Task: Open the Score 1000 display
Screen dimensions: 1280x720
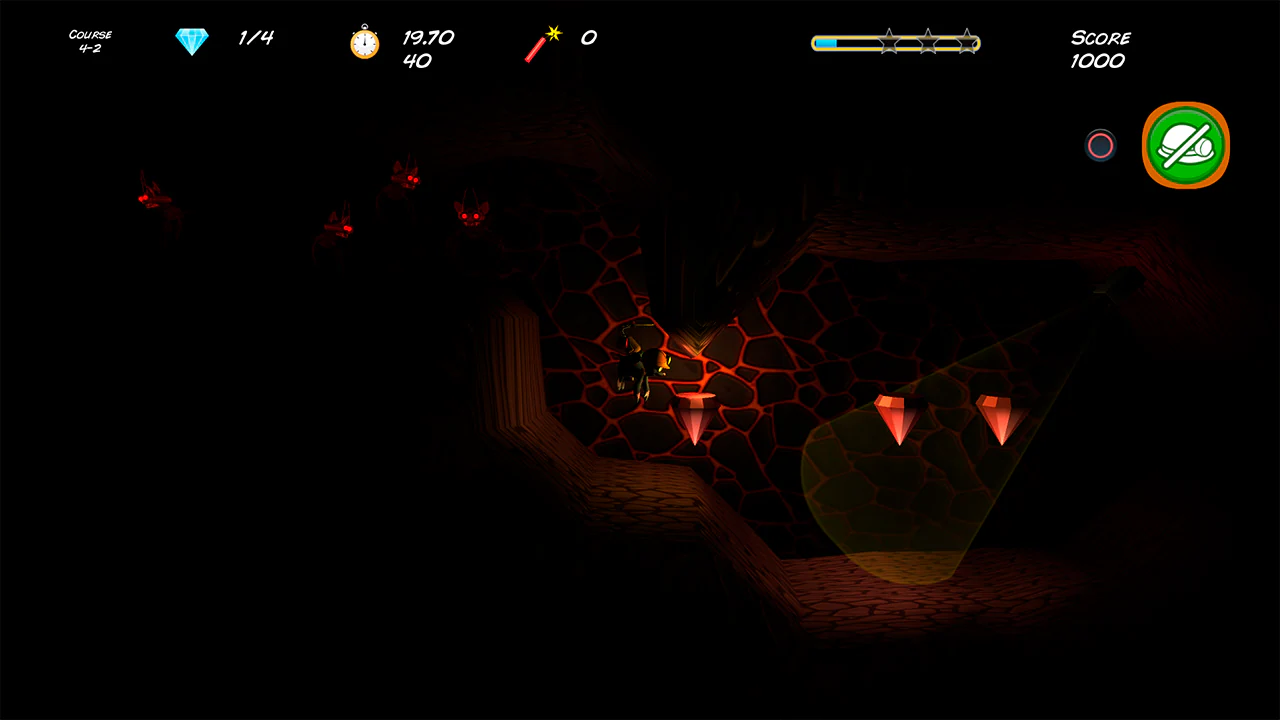Action: [x=1100, y=49]
